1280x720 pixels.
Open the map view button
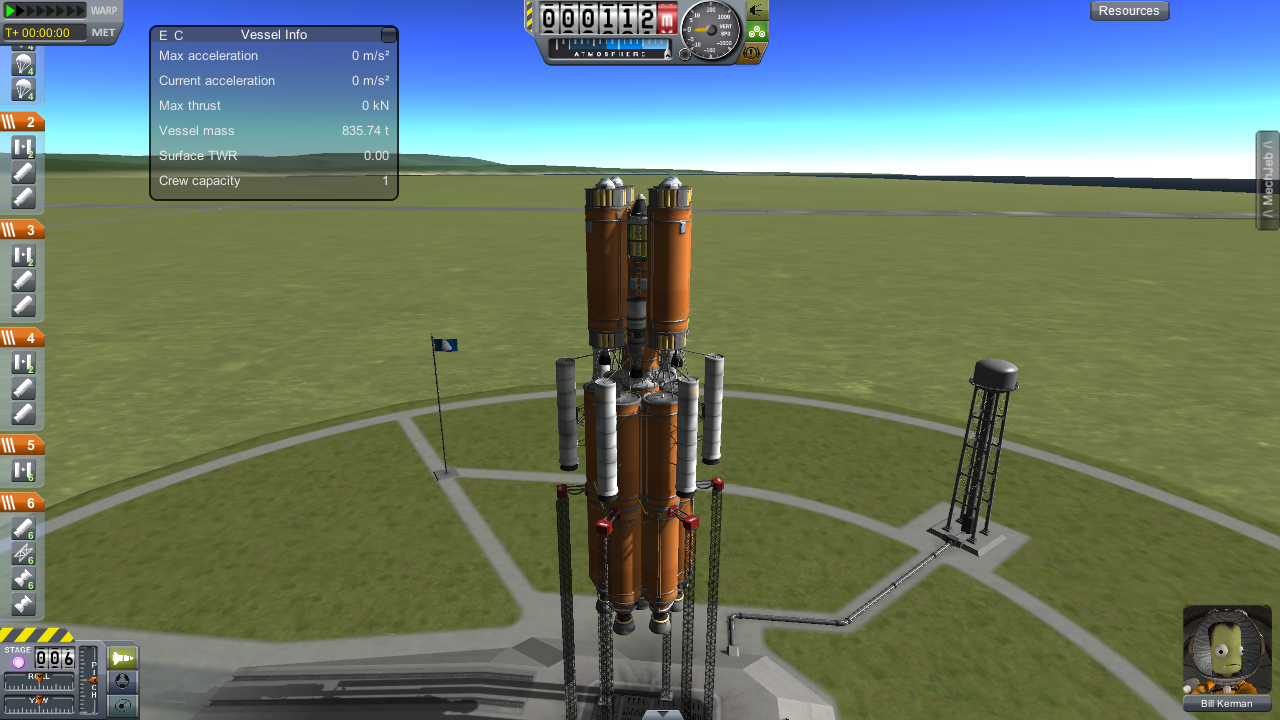[x=122, y=706]
